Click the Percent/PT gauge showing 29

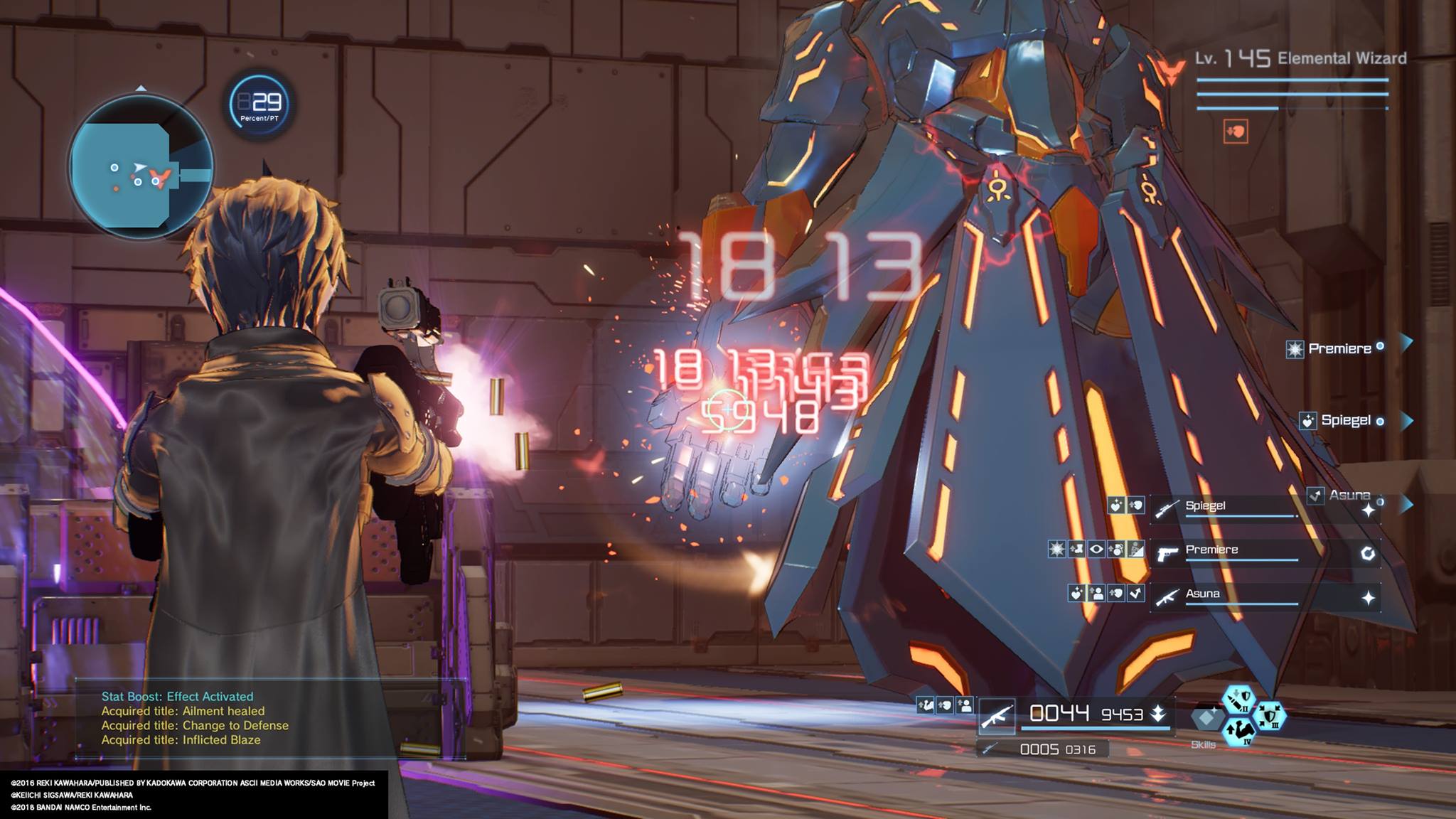(259, 104)
